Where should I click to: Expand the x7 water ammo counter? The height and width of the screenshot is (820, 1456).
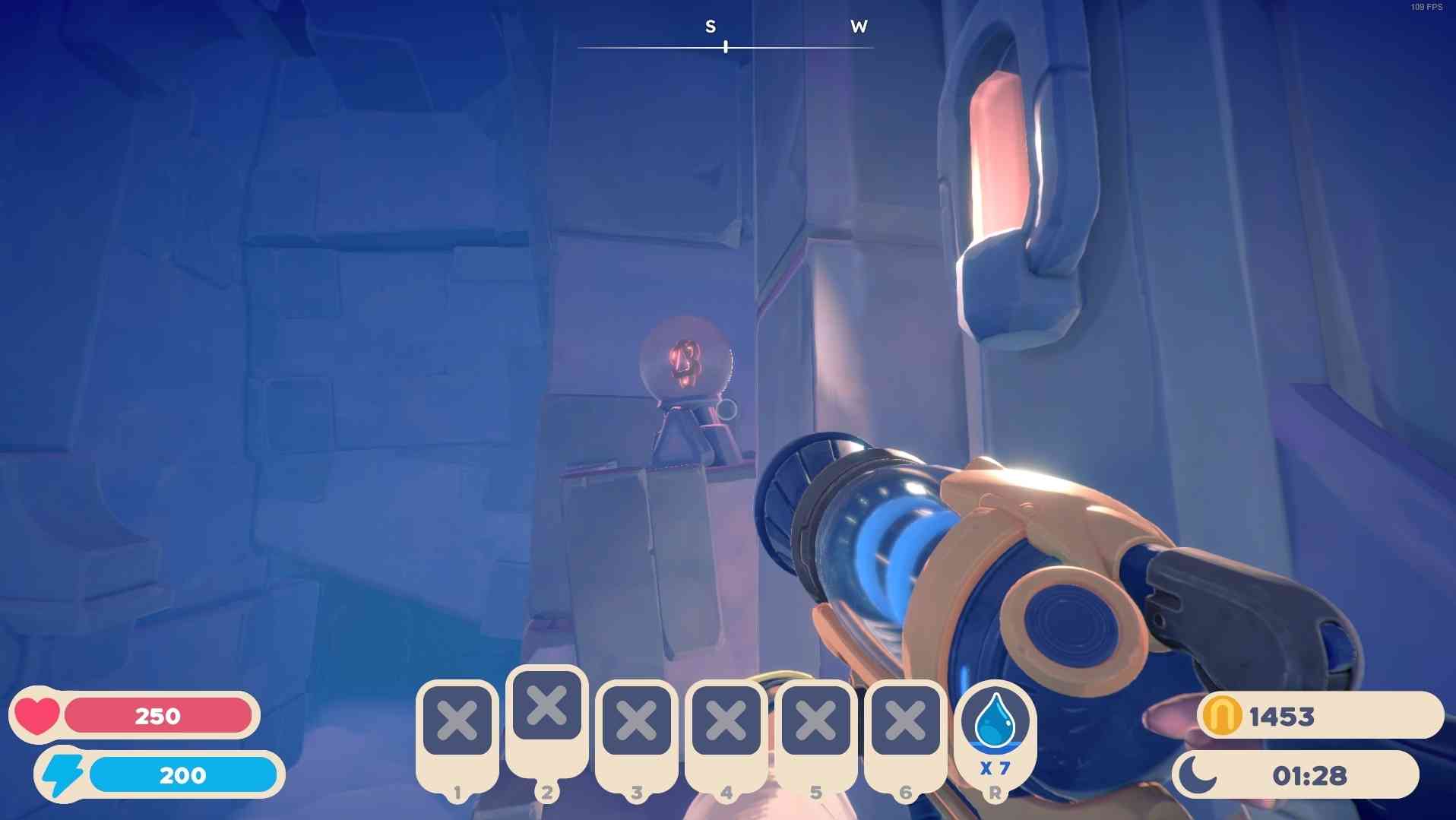pyautogui.click(x=995, y=768)
